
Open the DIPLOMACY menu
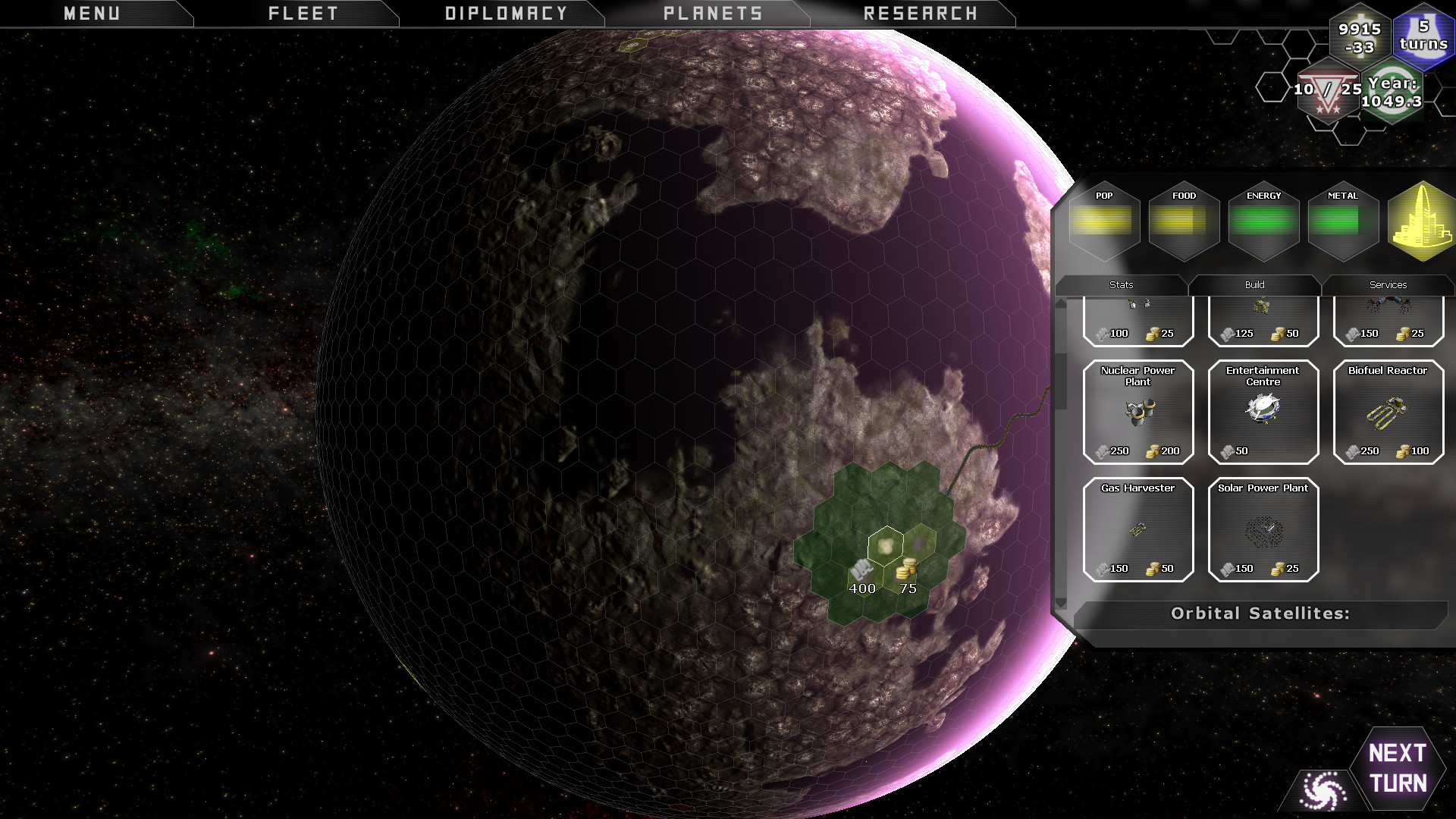pos(506,12)
